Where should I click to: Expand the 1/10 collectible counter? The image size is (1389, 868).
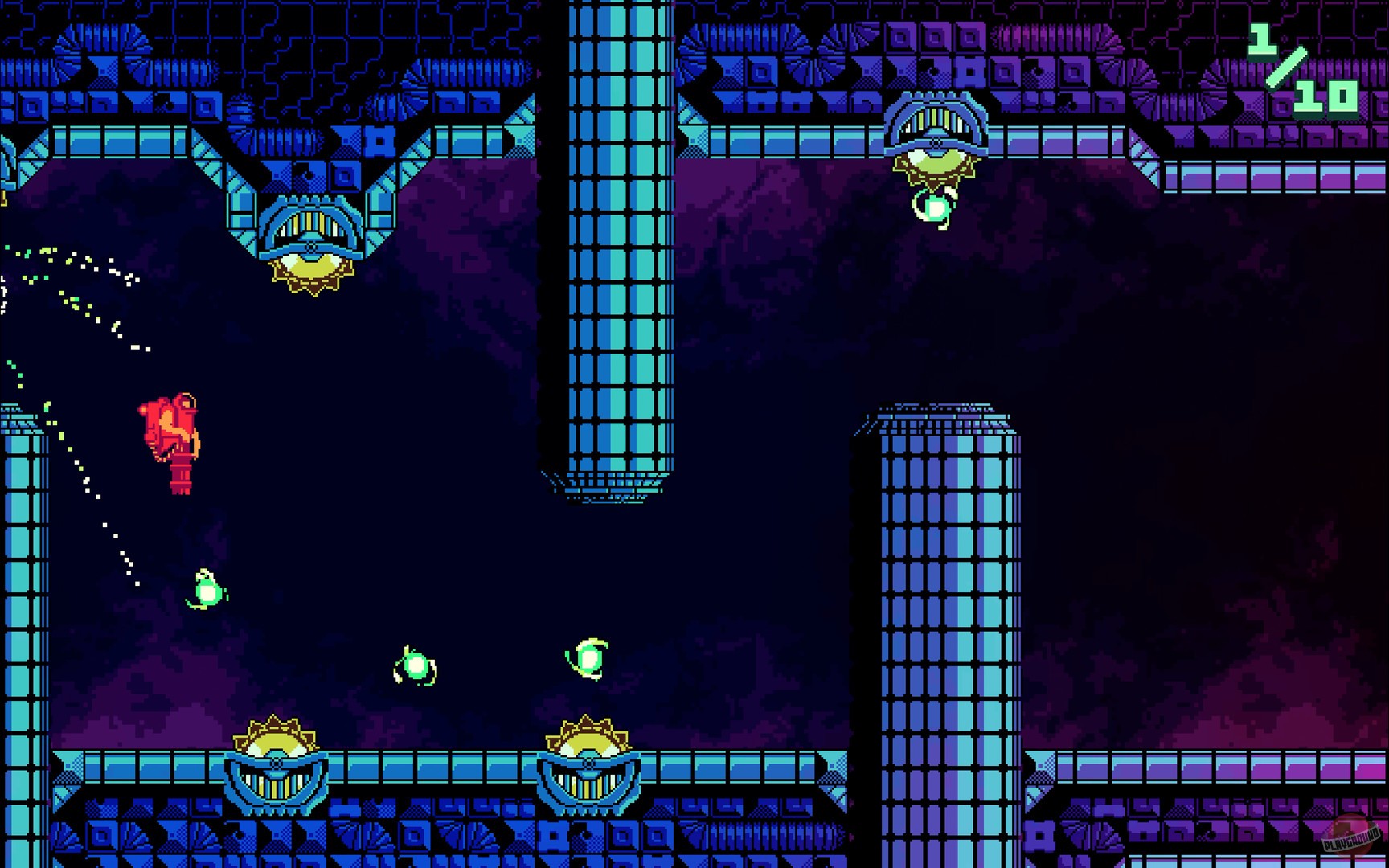pyautogui.click(x=1294, y=68)
